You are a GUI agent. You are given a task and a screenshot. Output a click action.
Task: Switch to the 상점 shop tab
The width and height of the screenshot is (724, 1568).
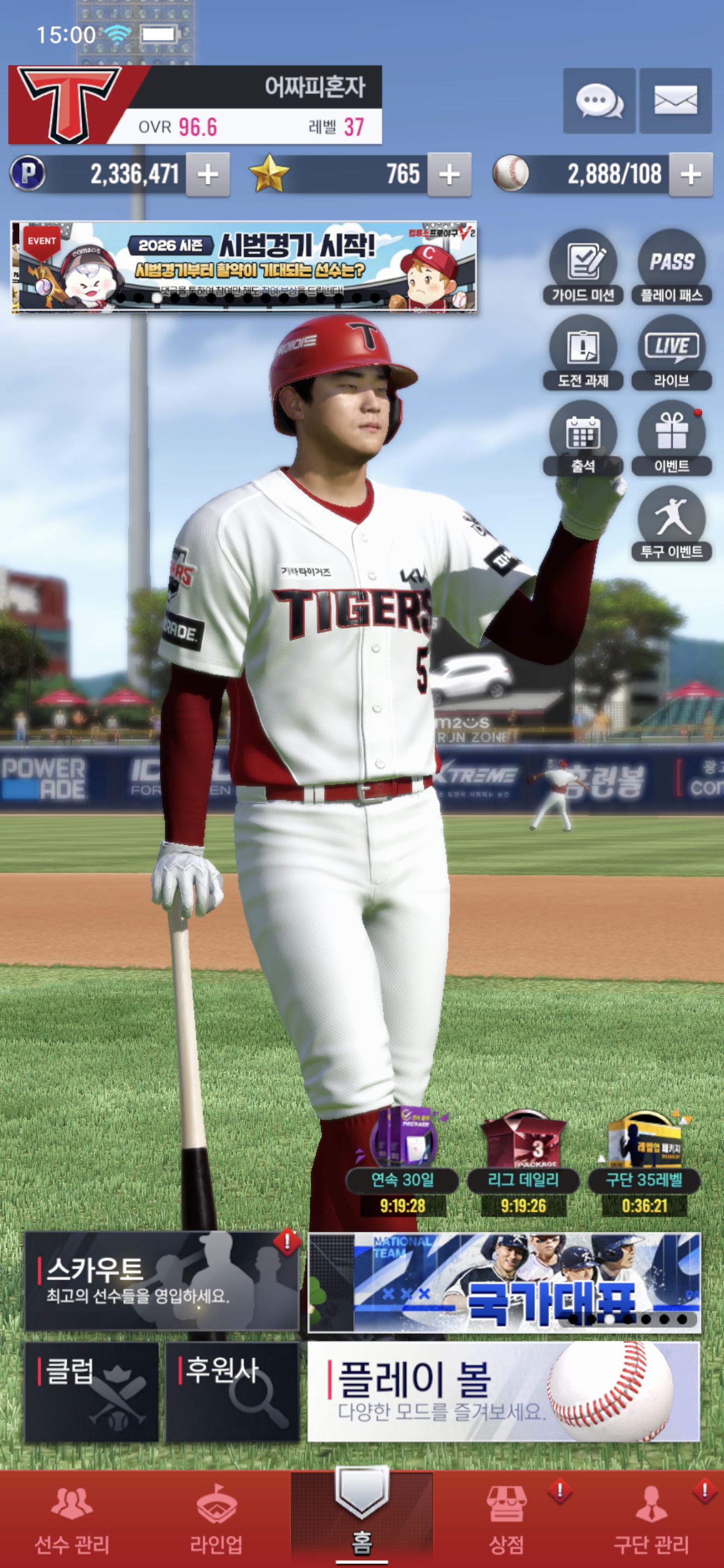506,1518
